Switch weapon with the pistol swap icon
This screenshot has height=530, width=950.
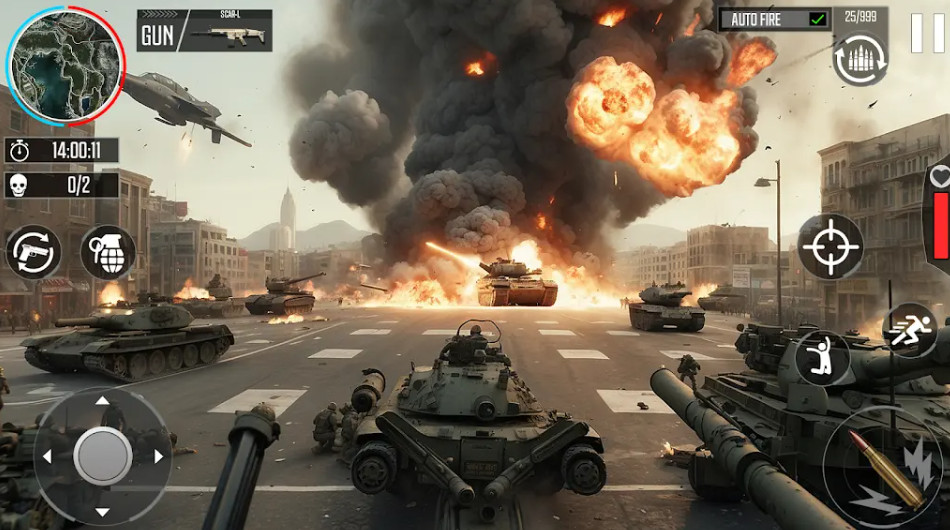click(33, 252)
